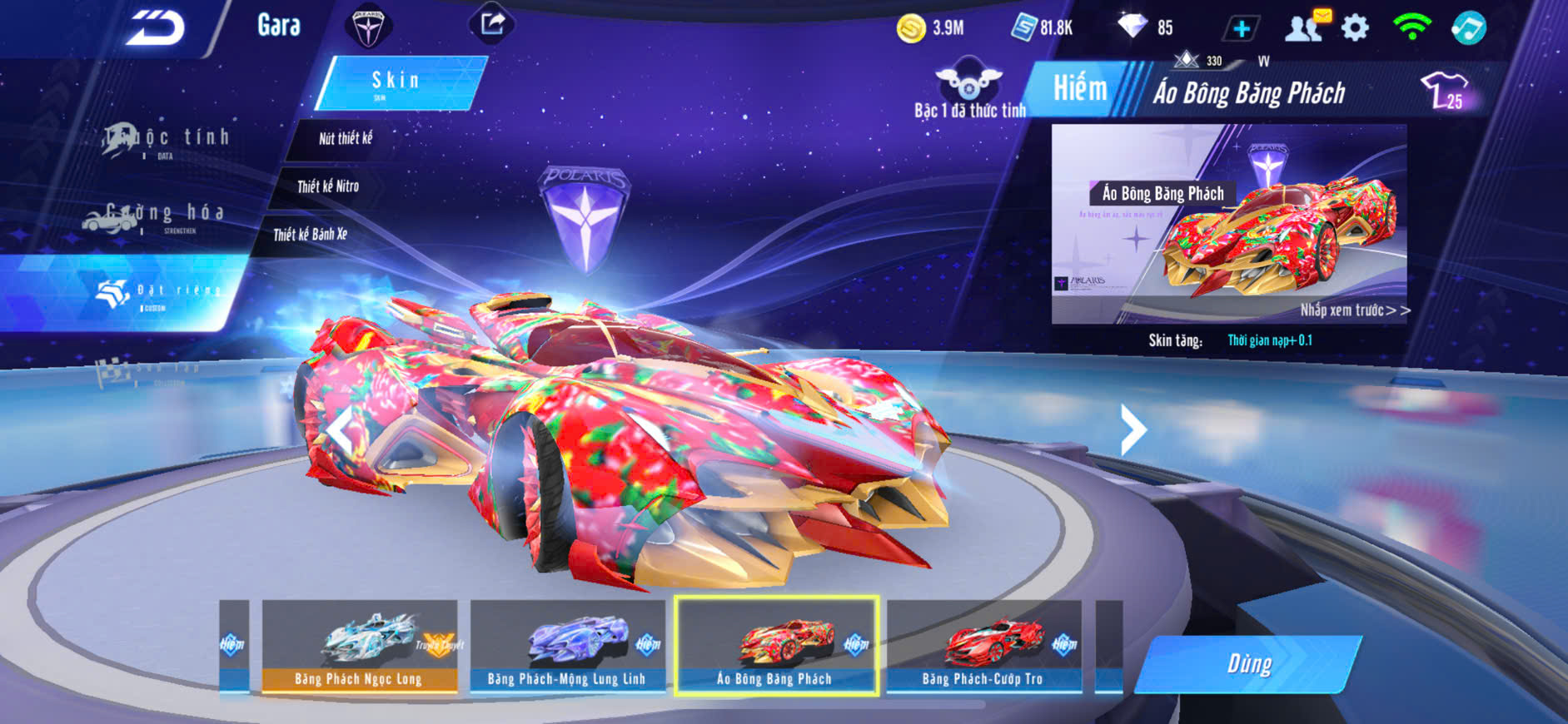
Task: Switch to the Skin tab
Action: point(398,82)
